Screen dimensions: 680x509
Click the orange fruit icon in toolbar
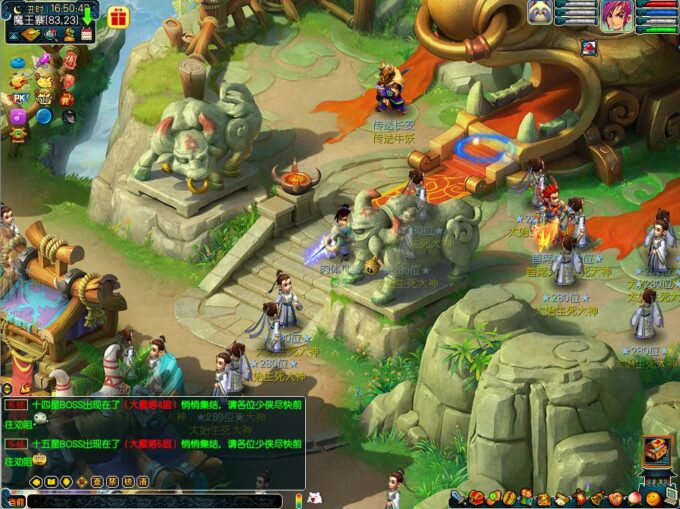pos(652,497)
